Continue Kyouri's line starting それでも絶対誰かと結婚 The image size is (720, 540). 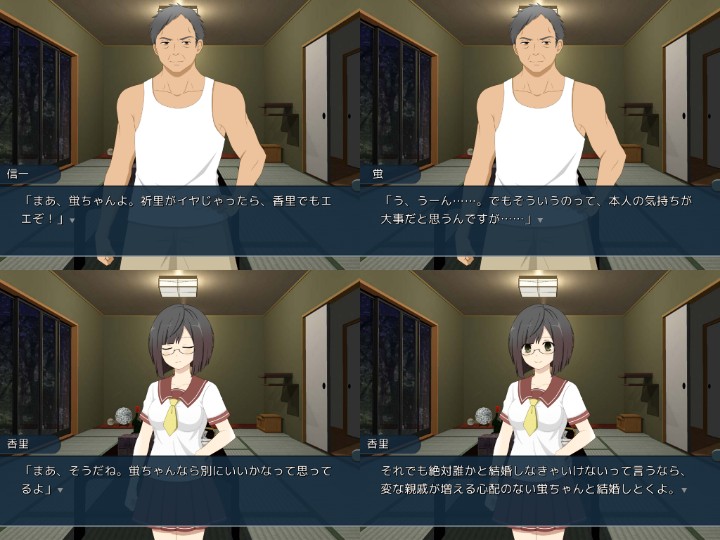click(684, 490)
